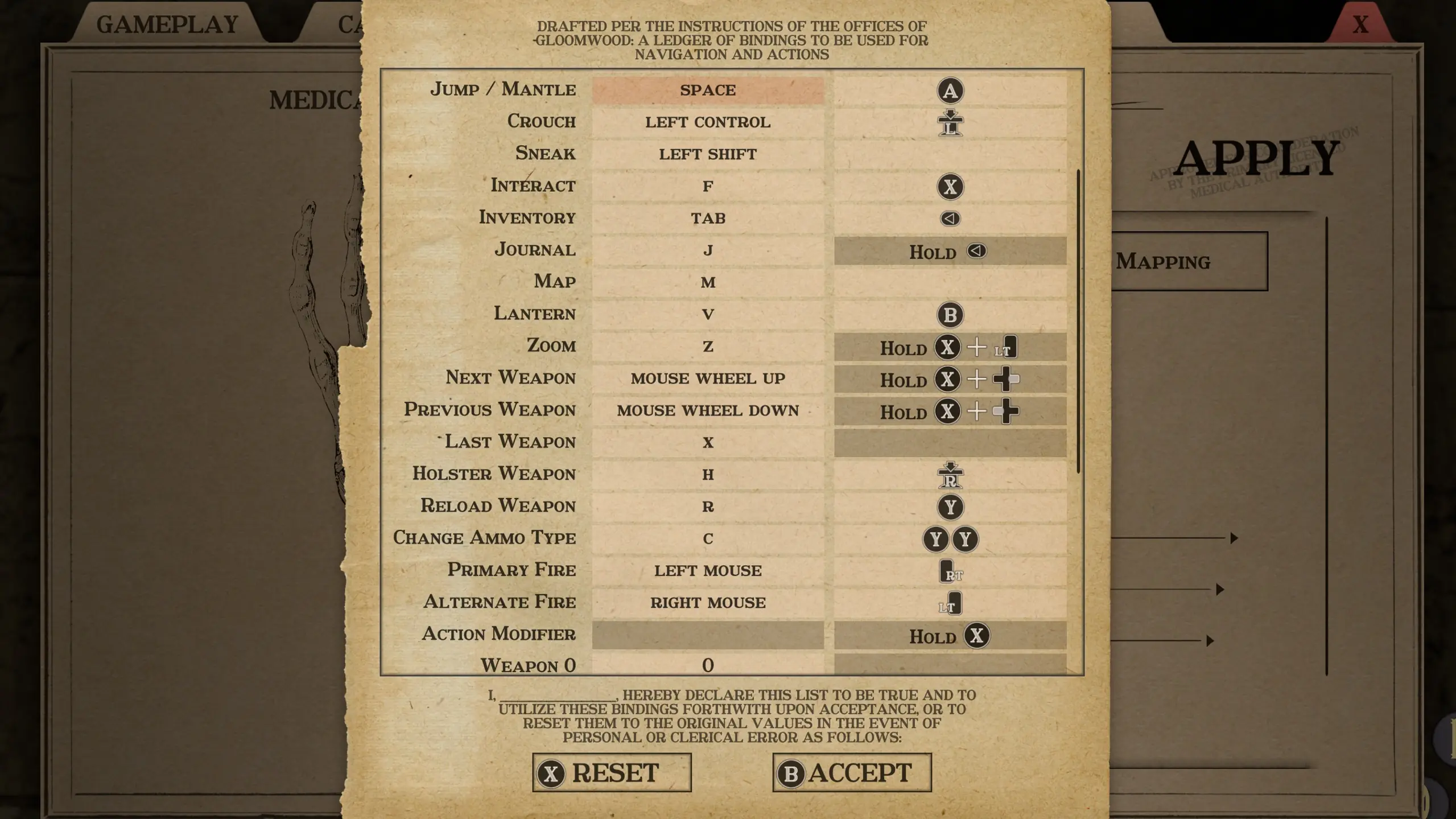
Task: Click the left stick press icon for Crouch
Action: point(951,122)
